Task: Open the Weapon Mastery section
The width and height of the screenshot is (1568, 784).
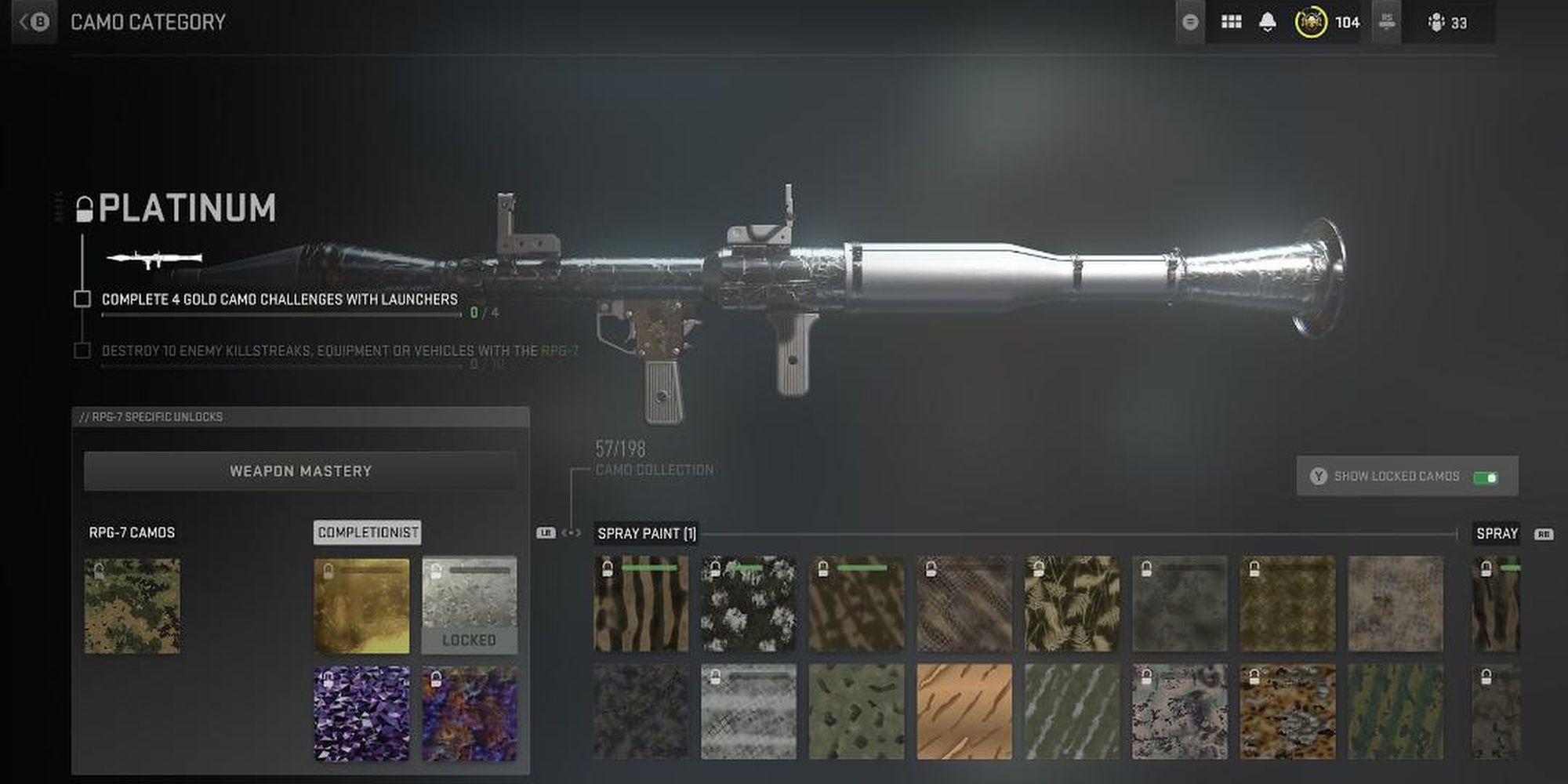Action: pos(300,470)
